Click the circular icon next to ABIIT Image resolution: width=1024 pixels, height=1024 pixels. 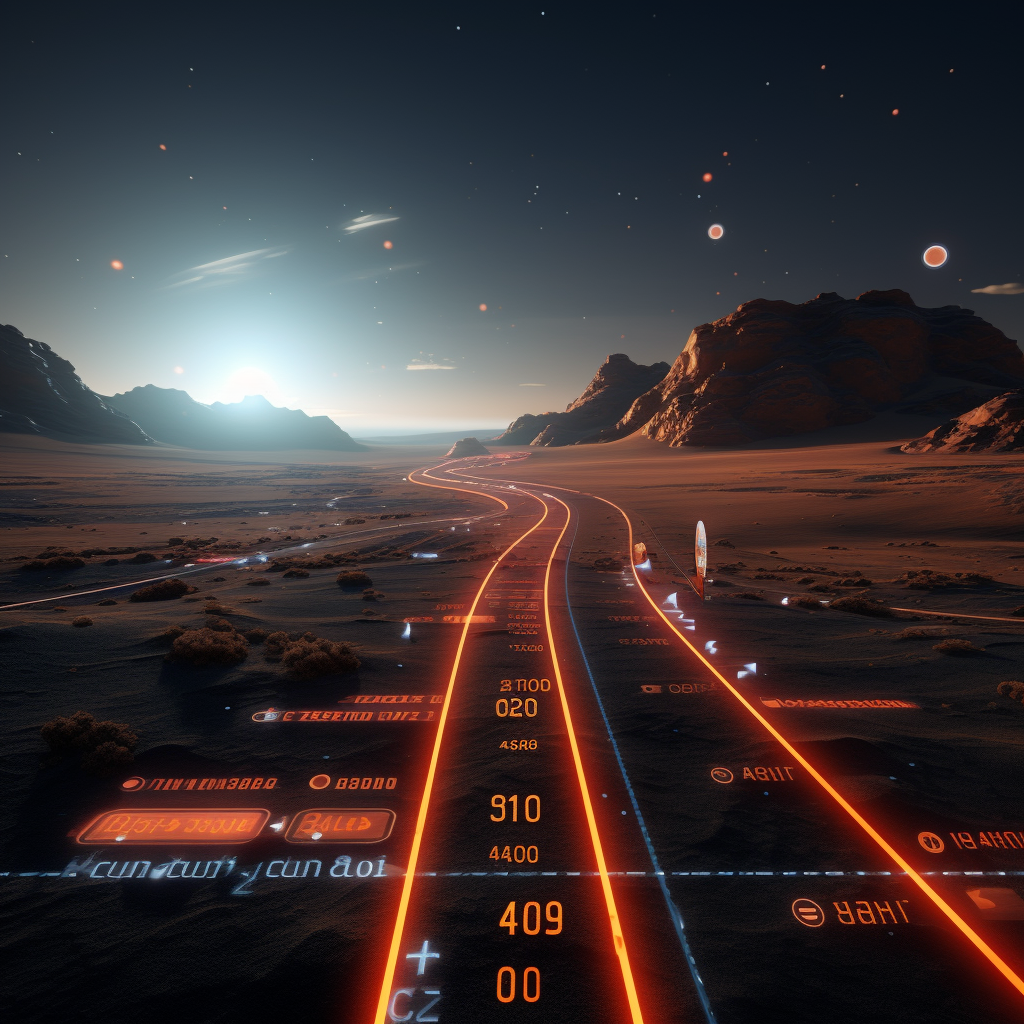pyautogui.click(x=721, y=775)
